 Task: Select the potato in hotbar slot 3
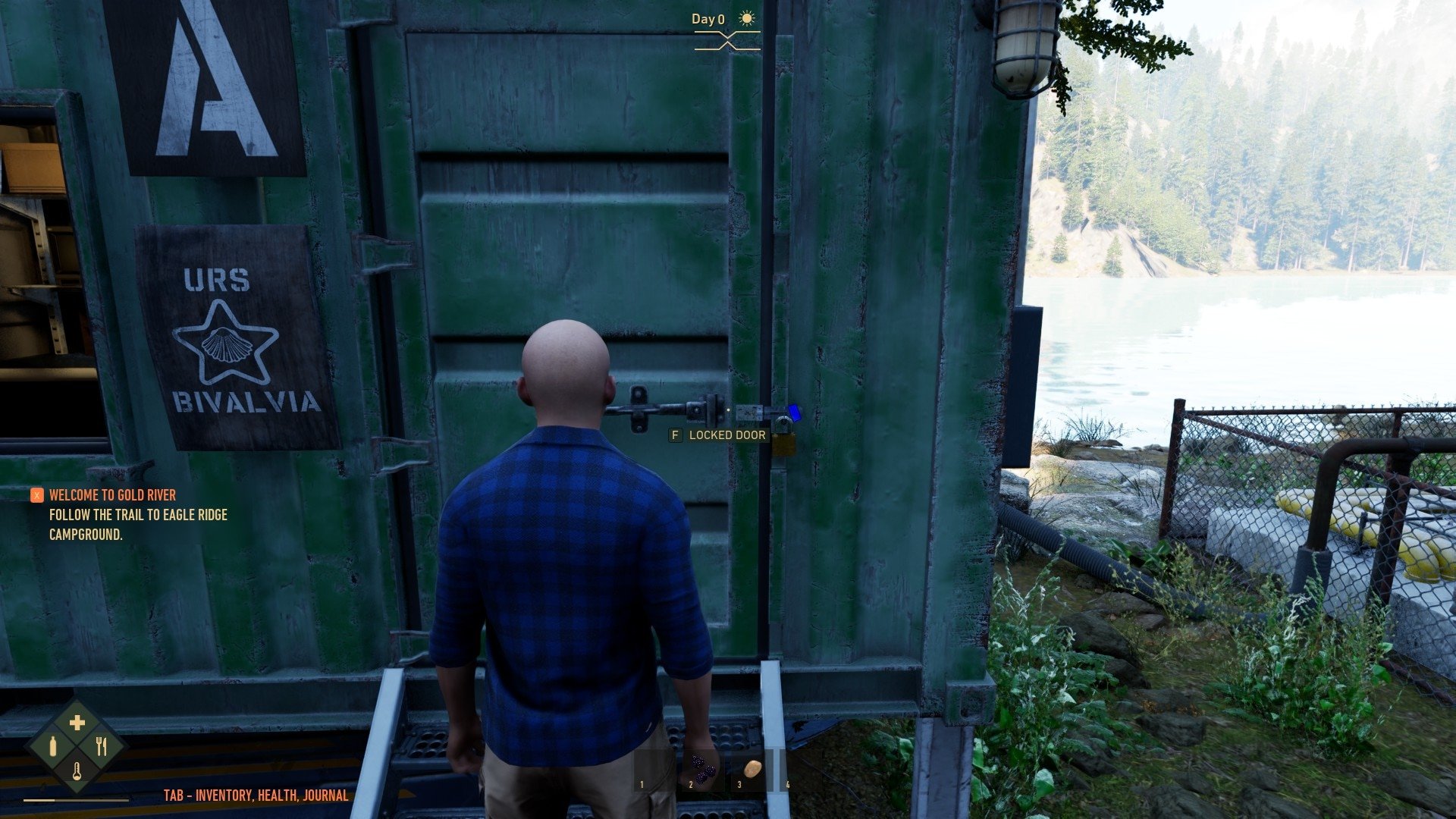(x=752, y=770)
